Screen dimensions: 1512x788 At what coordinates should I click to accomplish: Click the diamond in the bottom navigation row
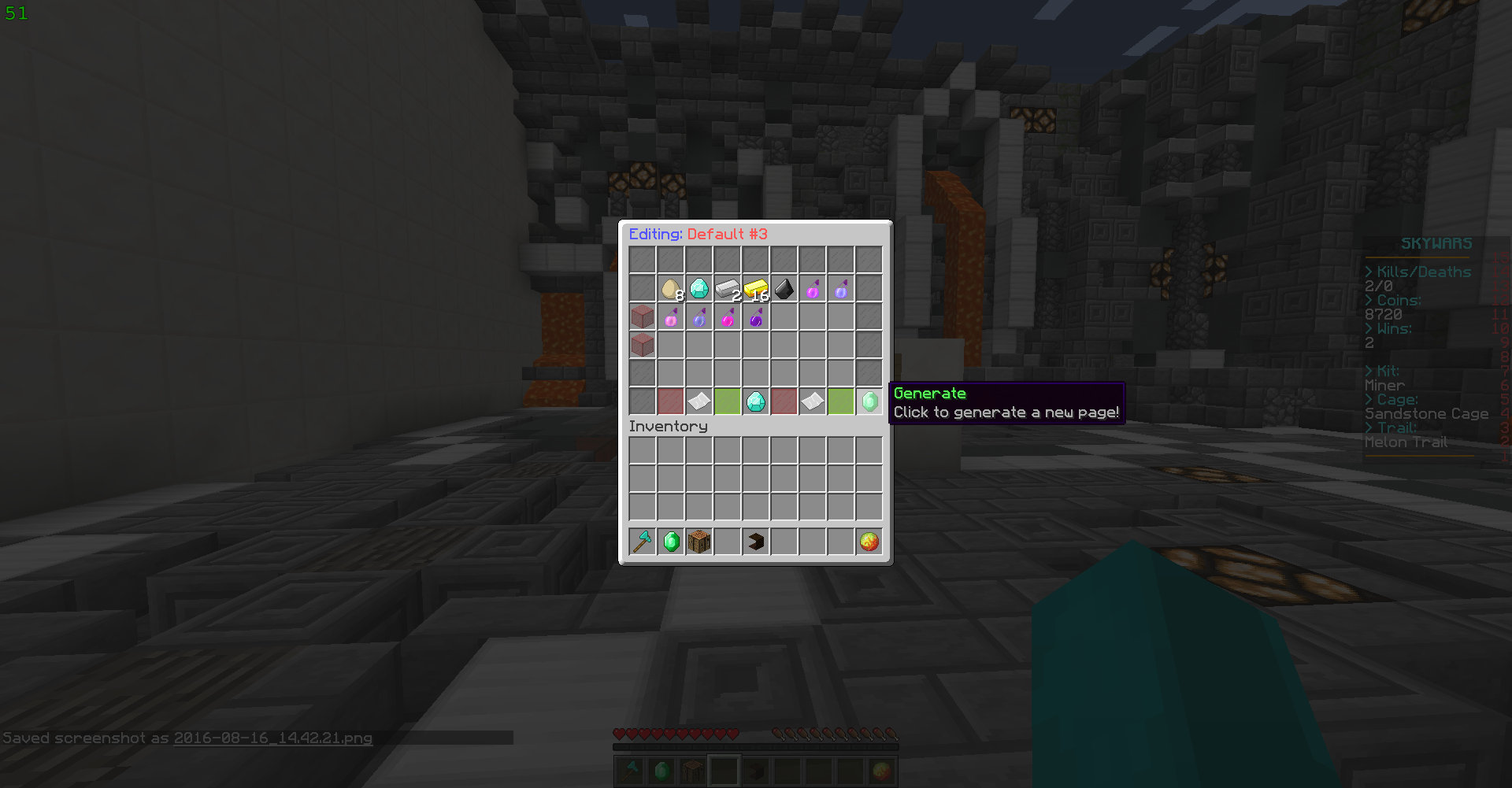tap(756, 401)
